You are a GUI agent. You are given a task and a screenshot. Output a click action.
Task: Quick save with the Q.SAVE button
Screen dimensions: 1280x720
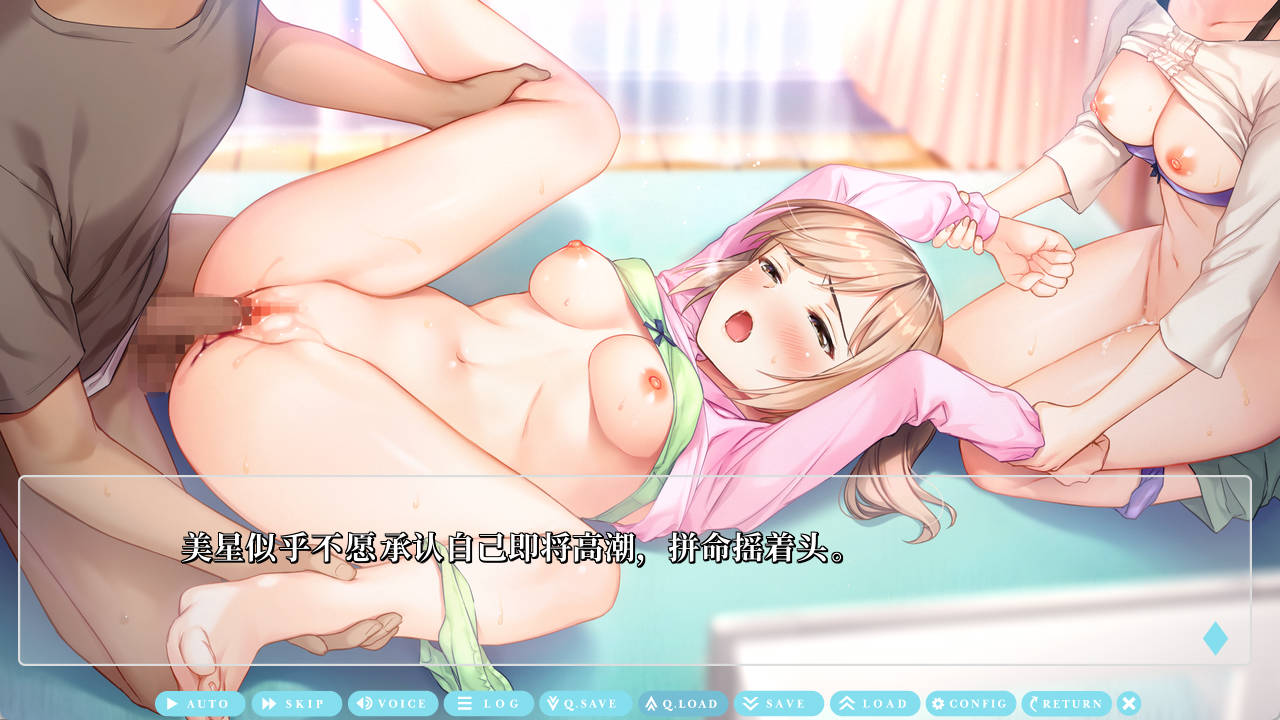585,704
